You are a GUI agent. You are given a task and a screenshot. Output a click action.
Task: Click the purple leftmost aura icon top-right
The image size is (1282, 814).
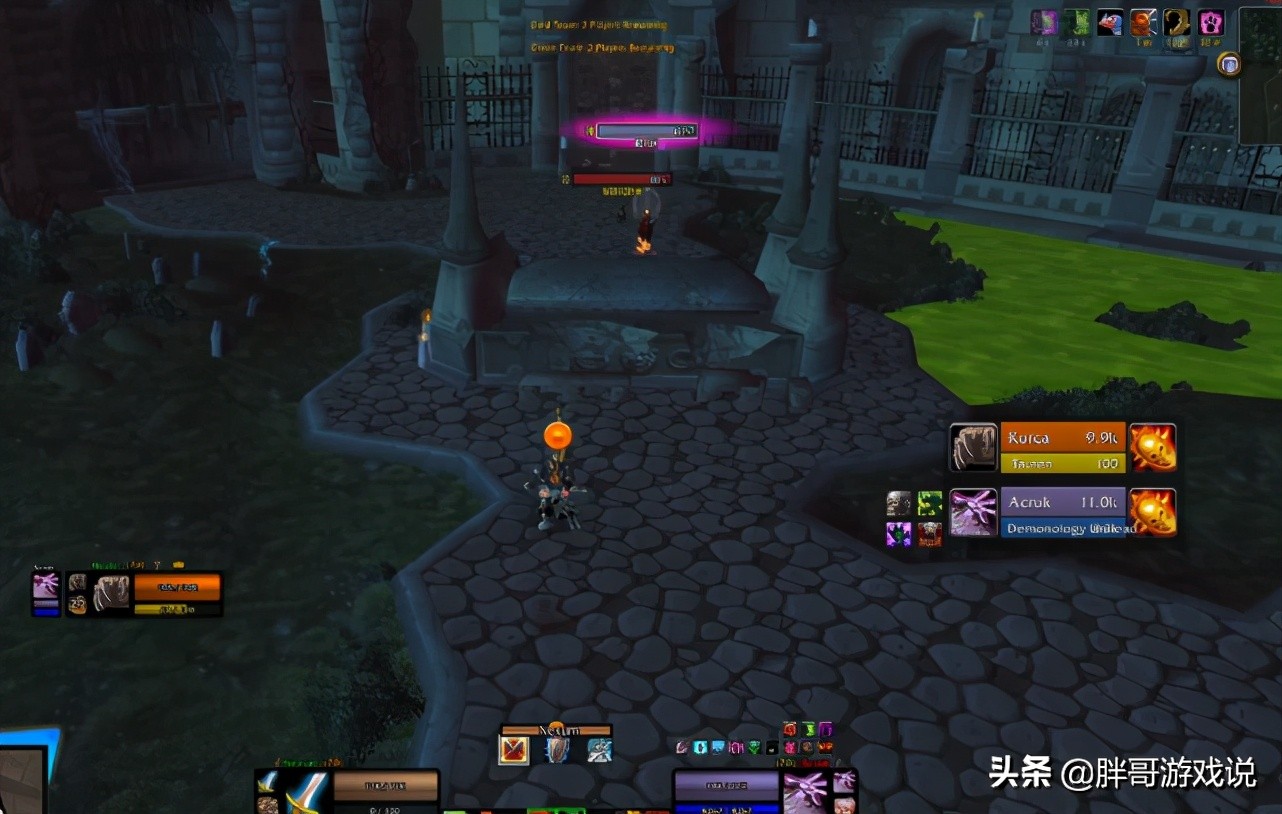(x=1043, y=22)
